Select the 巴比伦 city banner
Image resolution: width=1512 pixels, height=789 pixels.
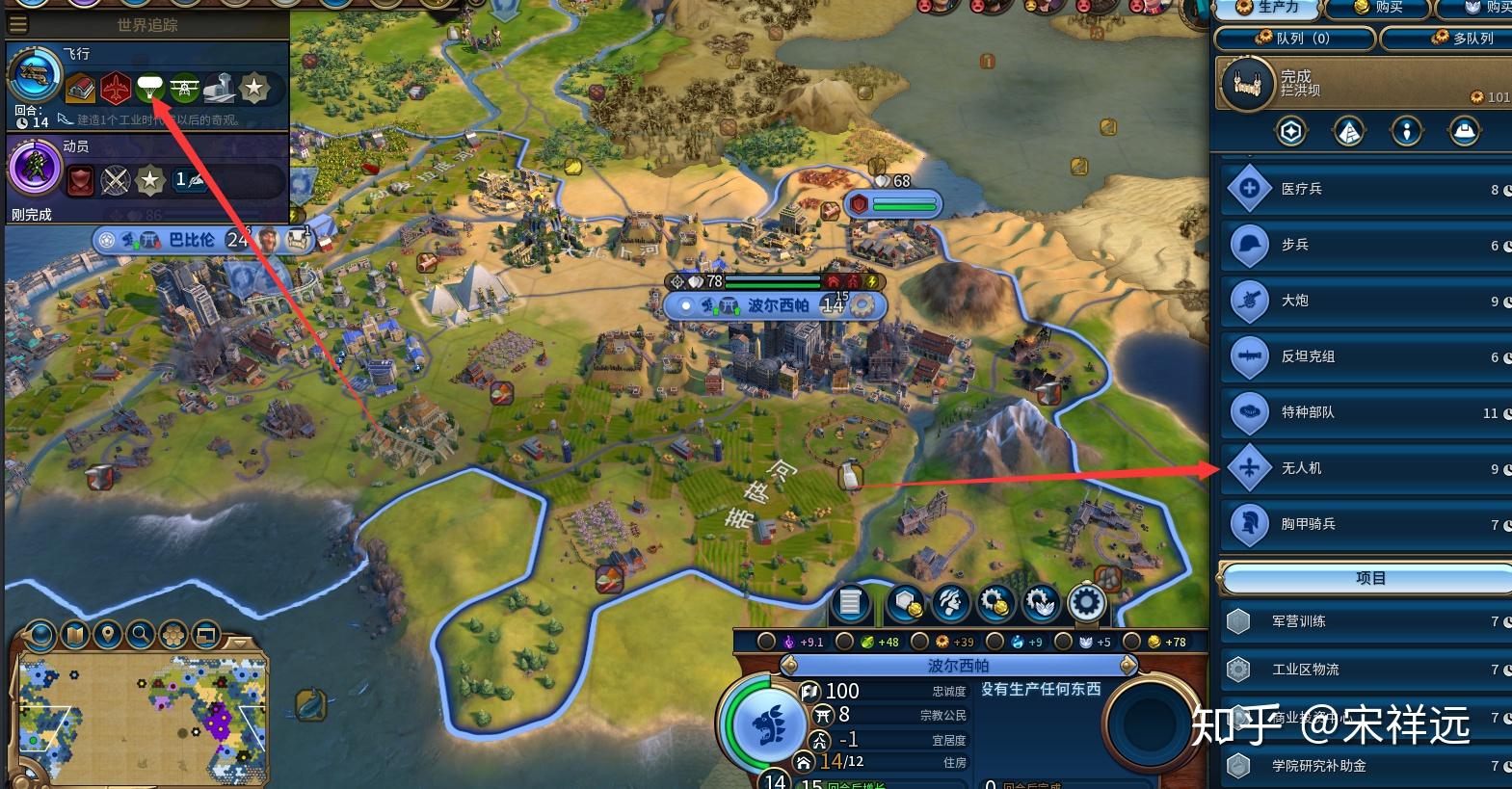click(x=191, y=240)
